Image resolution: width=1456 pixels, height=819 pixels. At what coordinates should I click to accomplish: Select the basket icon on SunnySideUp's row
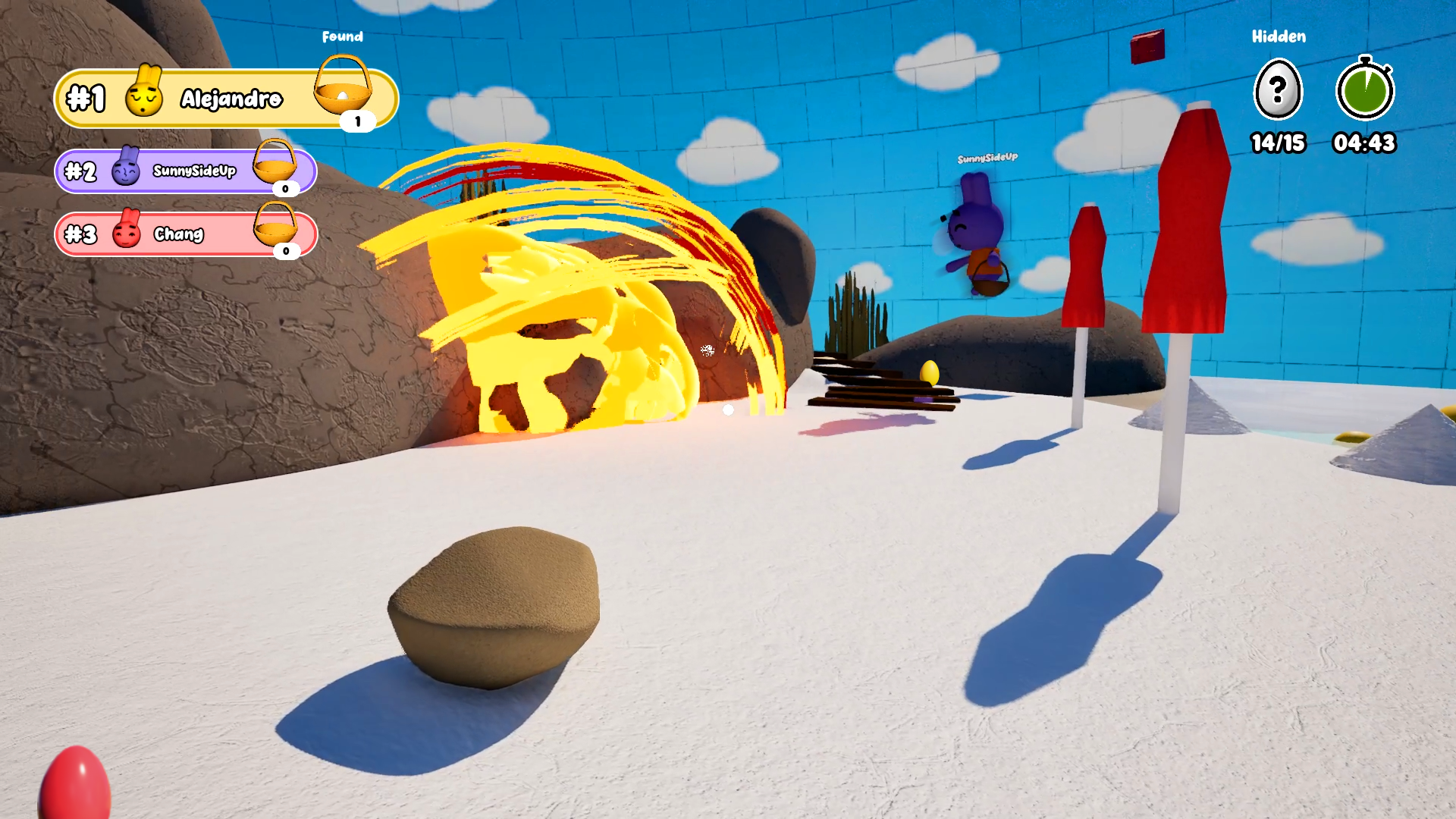(x=275, y=167)
